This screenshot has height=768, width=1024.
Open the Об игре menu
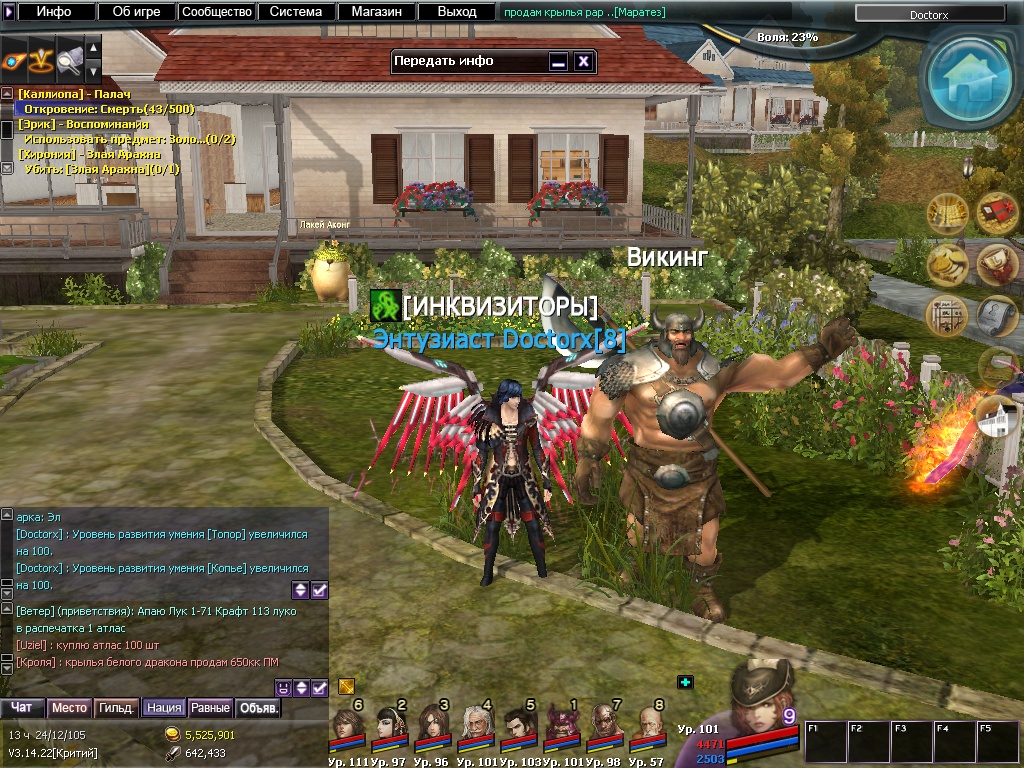[137, 12]
